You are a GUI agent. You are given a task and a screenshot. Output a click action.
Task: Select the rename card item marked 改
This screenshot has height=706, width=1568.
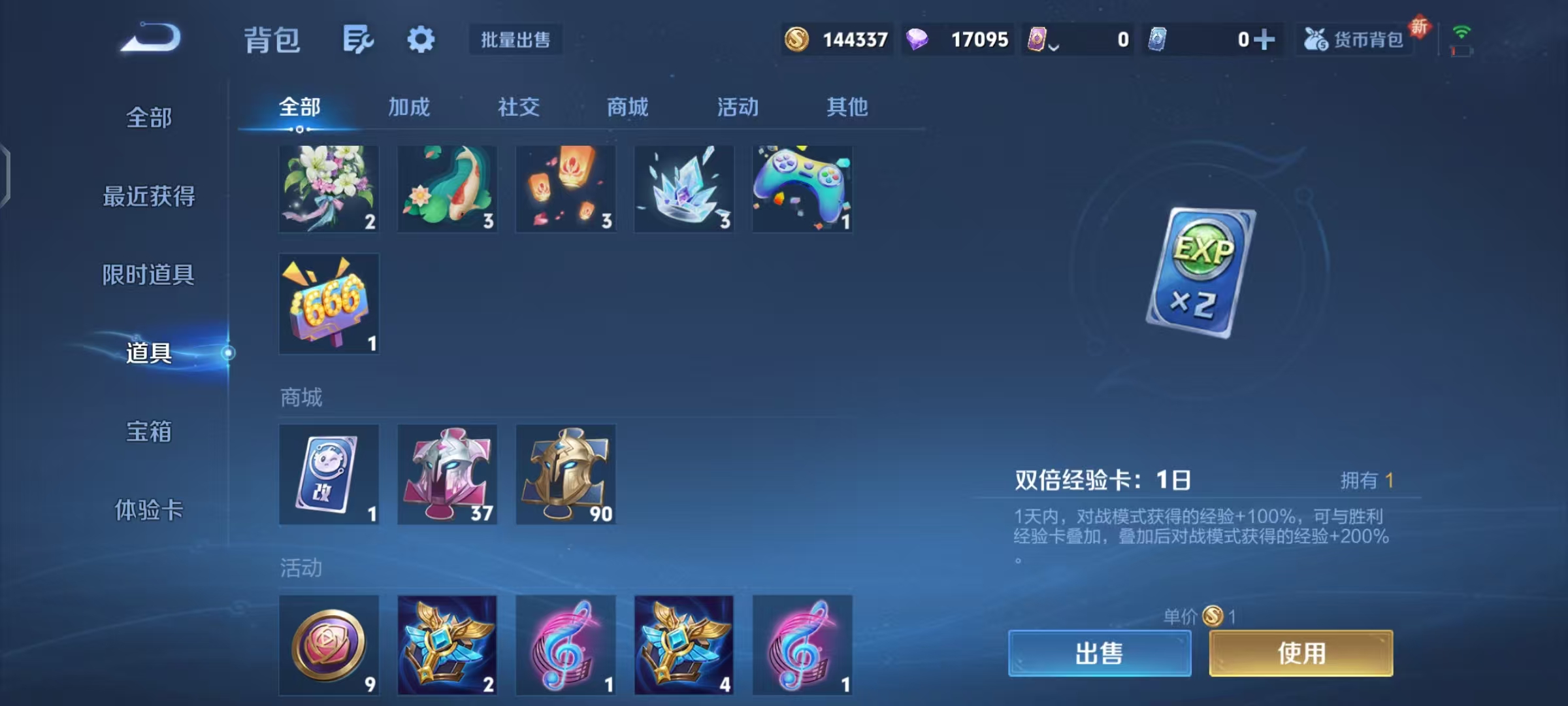pos(329,475)
